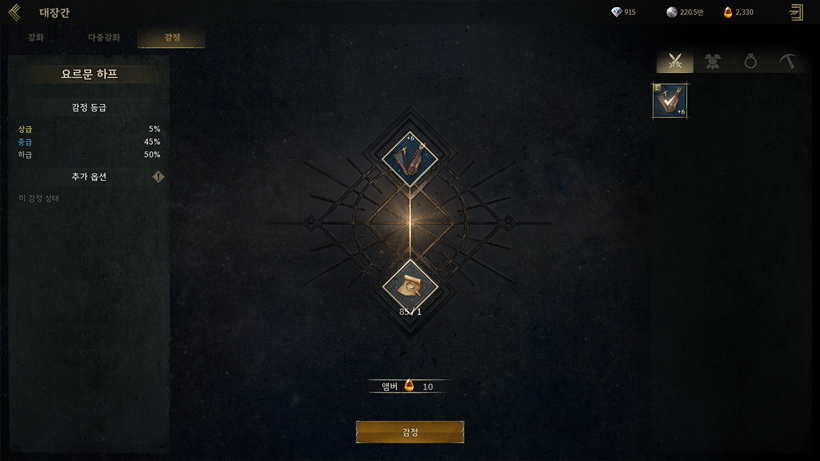Viewport: 820px width, 461px height.
Task: Open the 다중강화 tab
Action: (104, 37)
